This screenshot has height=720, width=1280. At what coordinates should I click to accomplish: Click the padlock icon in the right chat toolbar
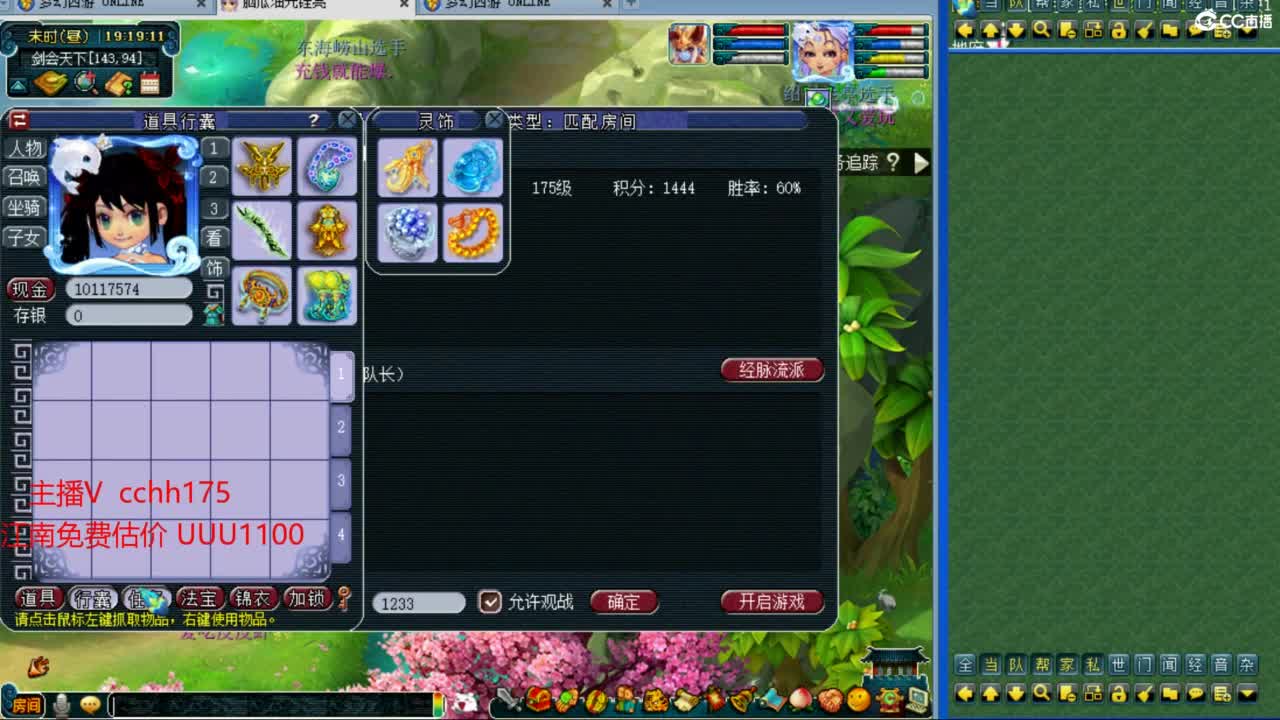click(1118, 695)
